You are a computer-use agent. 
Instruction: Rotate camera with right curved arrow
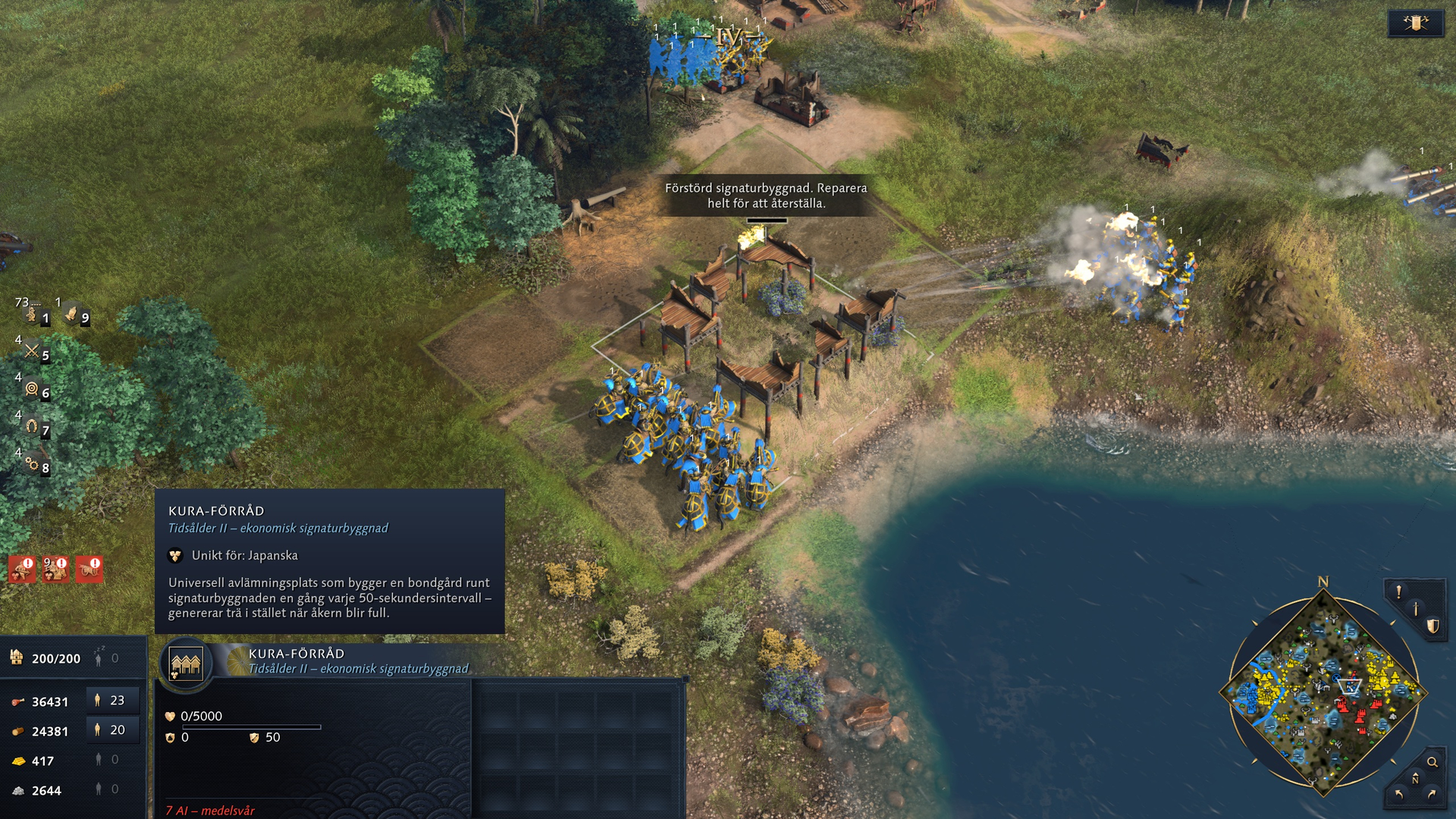click(1432, 795)
